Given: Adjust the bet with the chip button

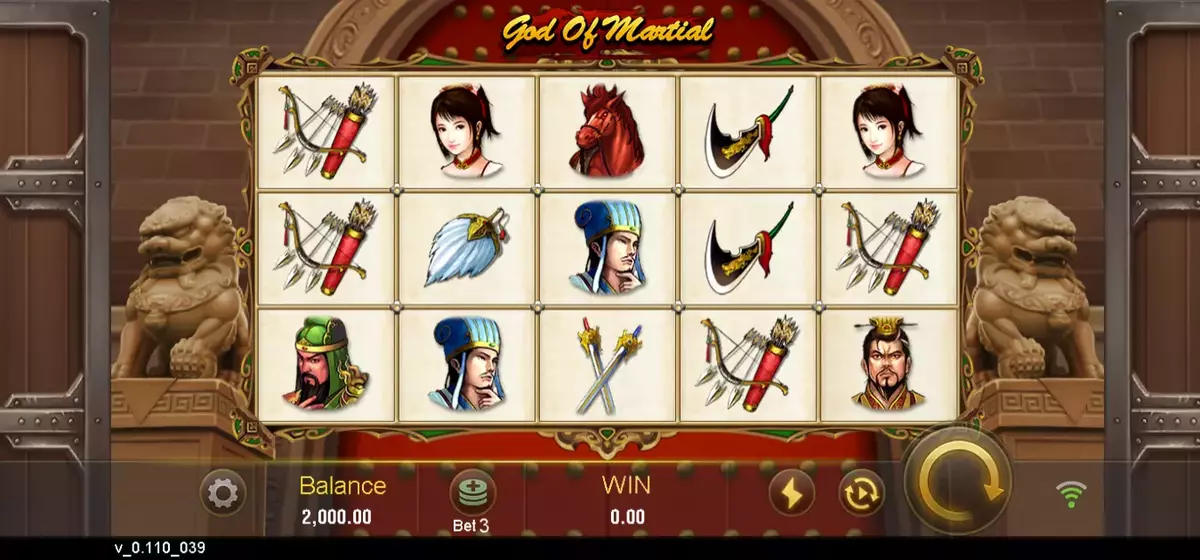Looking at the screenshot, I should [x=472, y=492].
